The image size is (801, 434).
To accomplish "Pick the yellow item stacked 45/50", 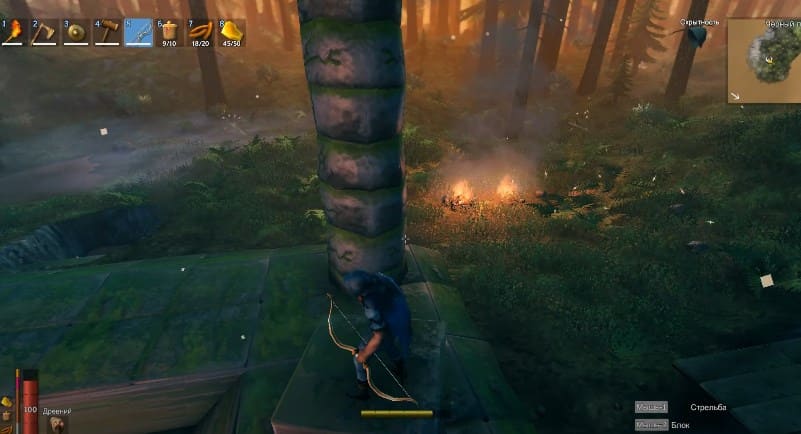I will [231, 33].
